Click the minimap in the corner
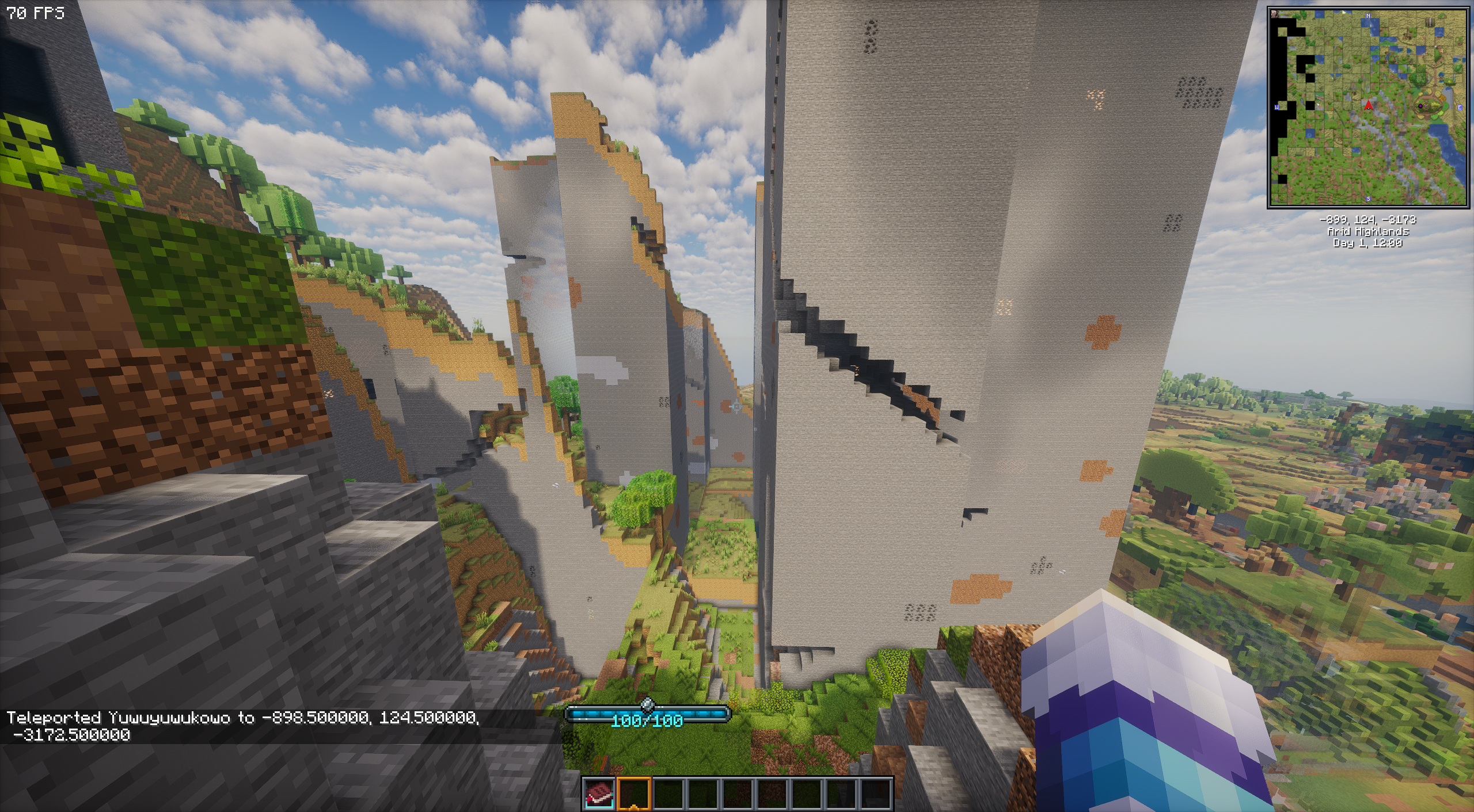 click(x=1367, y=108)
